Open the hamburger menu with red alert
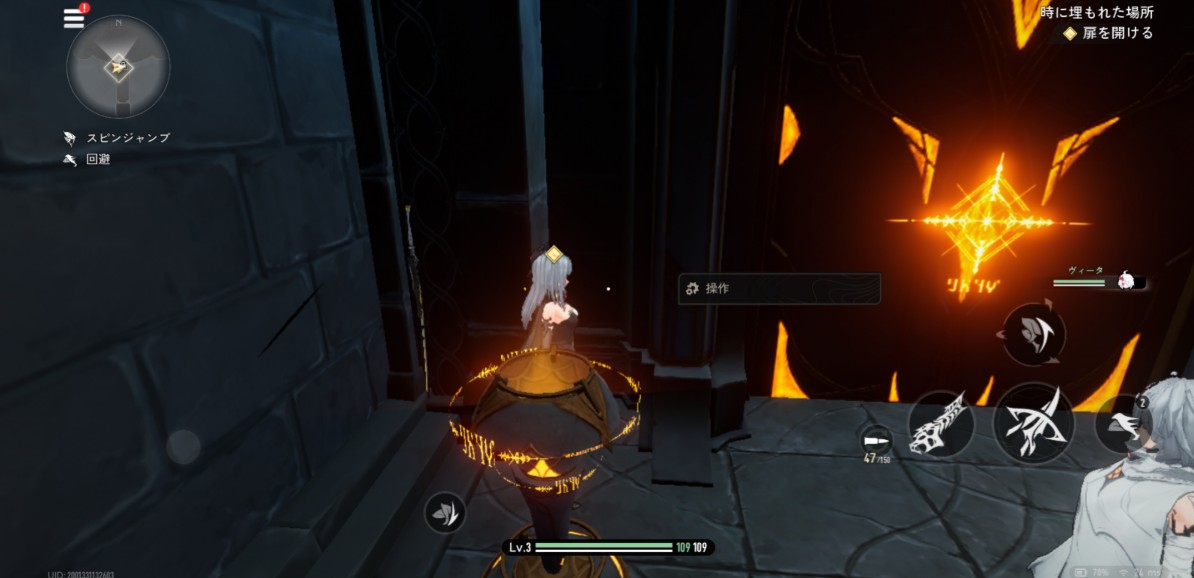Viewport: 1194px width, 578px height. pos(74,17)
